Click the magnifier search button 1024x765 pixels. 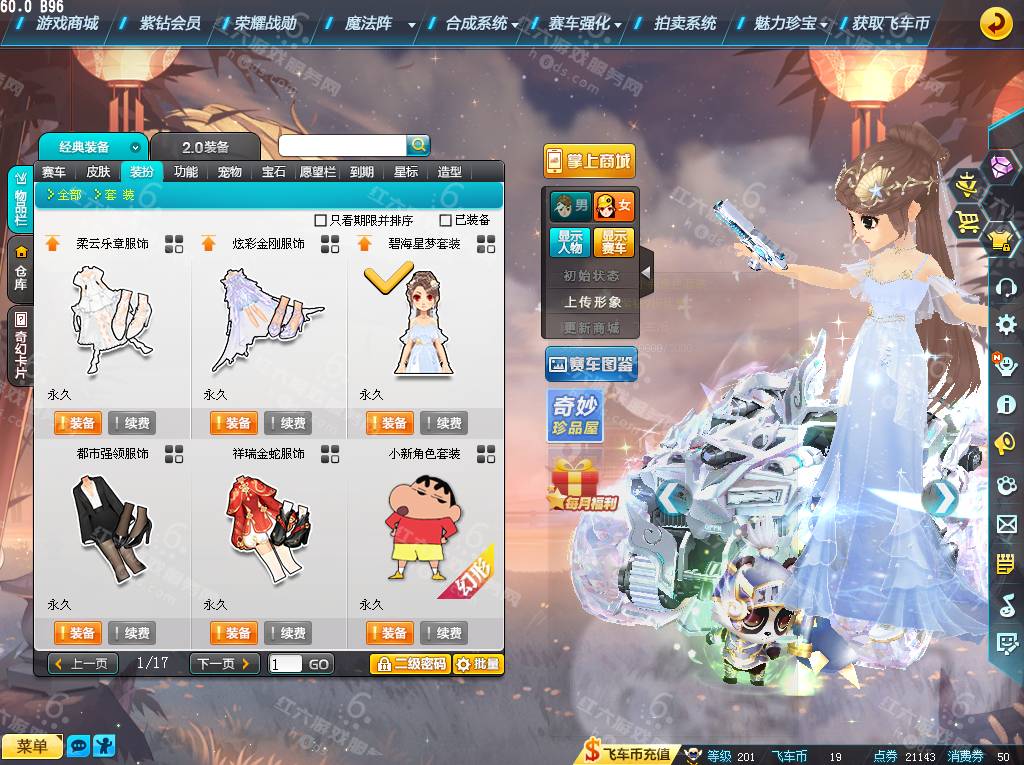coord(418,145)
